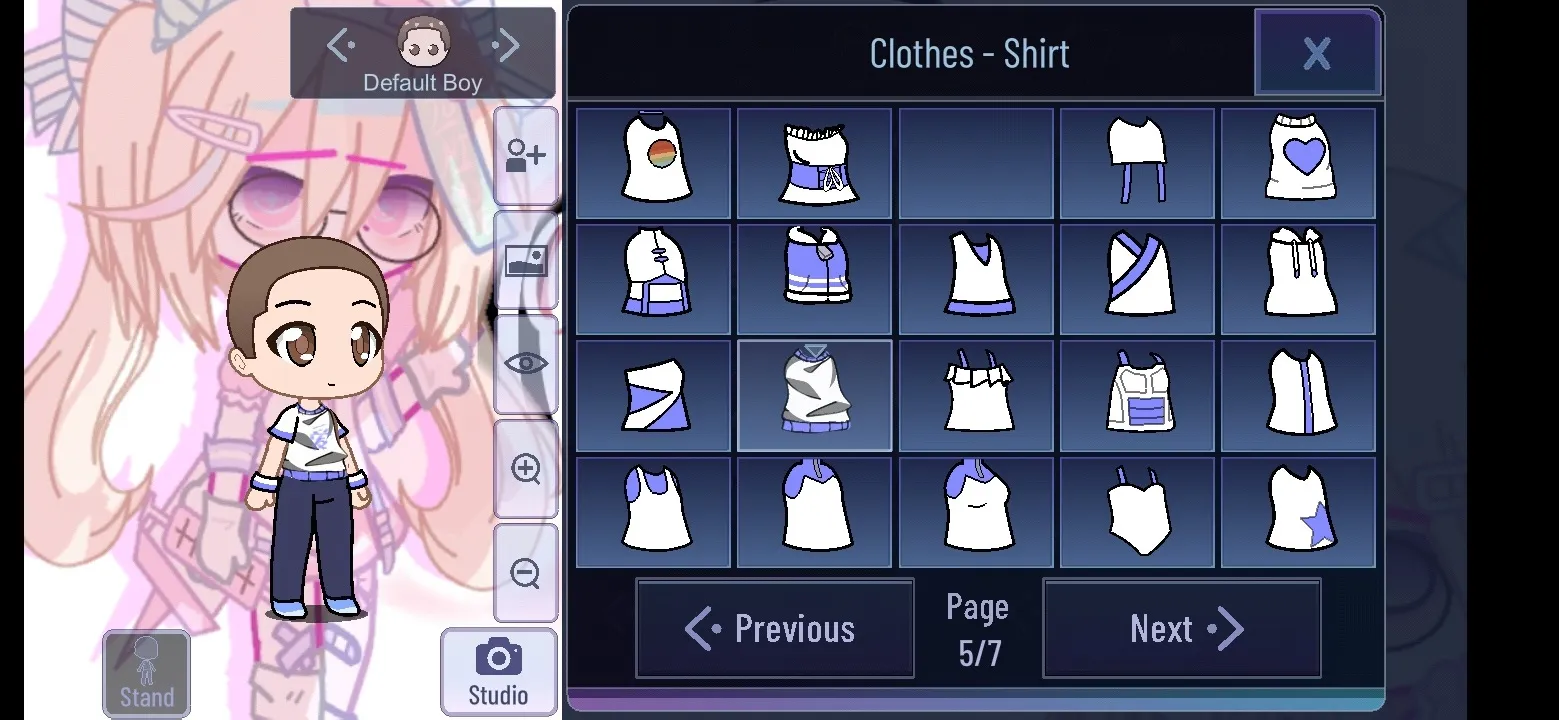Image resolution: width=1559 pixels, height=720 pixels.
Task: Open the background image selector icon
Action: [x=525, y=262]
